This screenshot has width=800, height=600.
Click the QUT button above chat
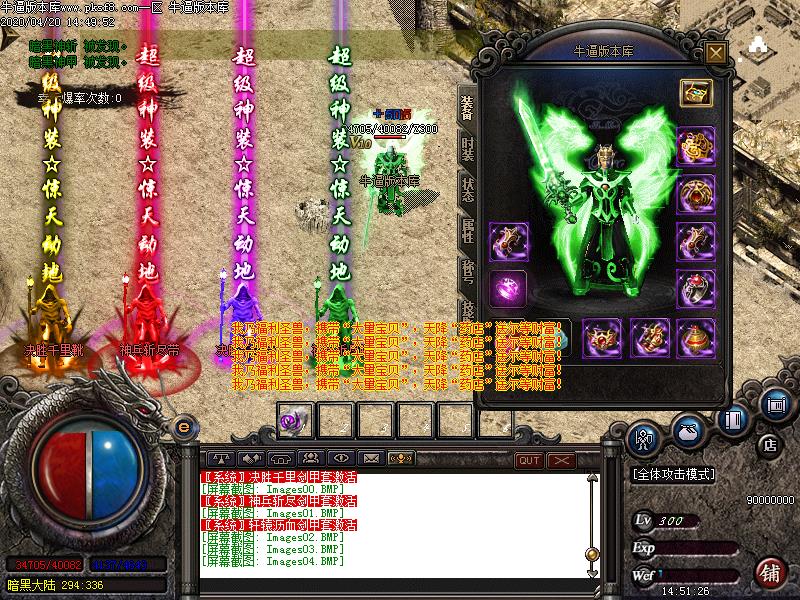click(529, 459)
